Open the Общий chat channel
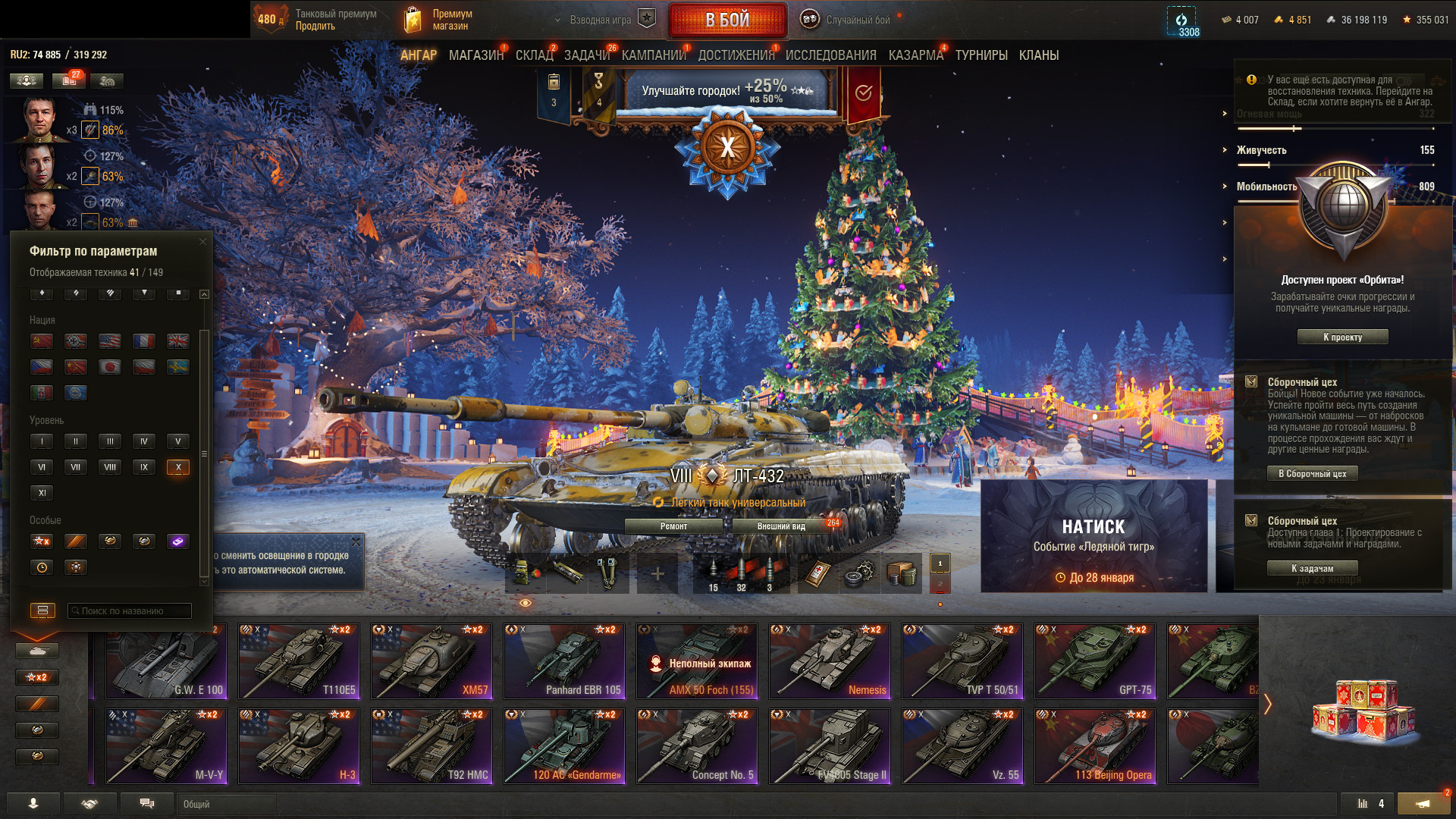The image size is (1456, 819). click(226, 804)
